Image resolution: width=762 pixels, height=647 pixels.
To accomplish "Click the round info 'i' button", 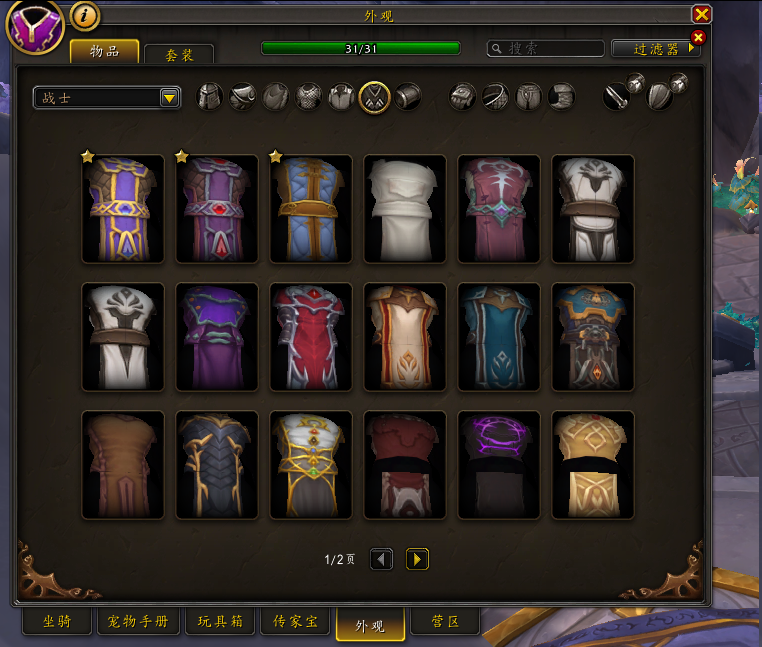I will click(85, 16).
